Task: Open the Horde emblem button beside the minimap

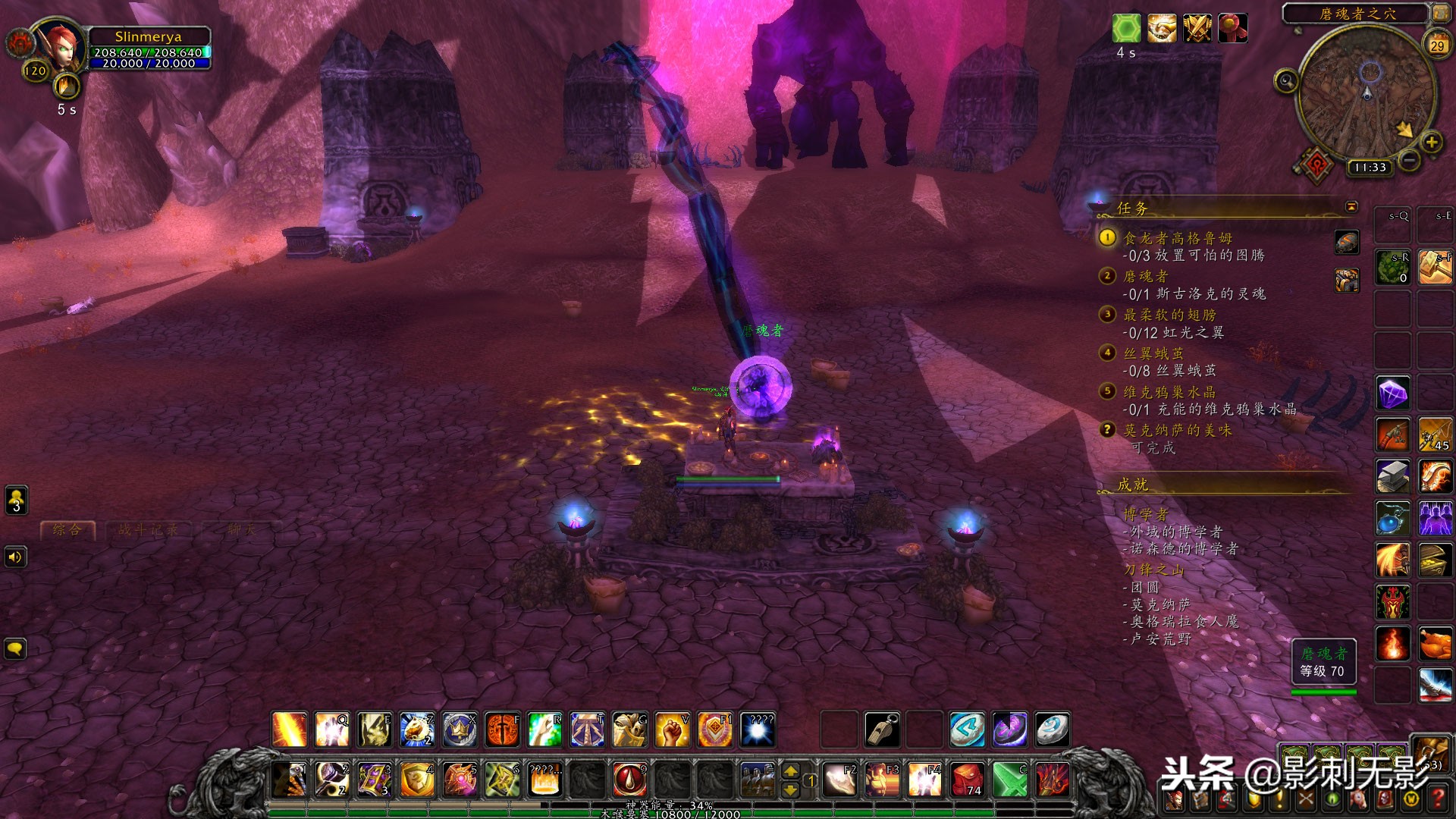Action: [1317, 164]
